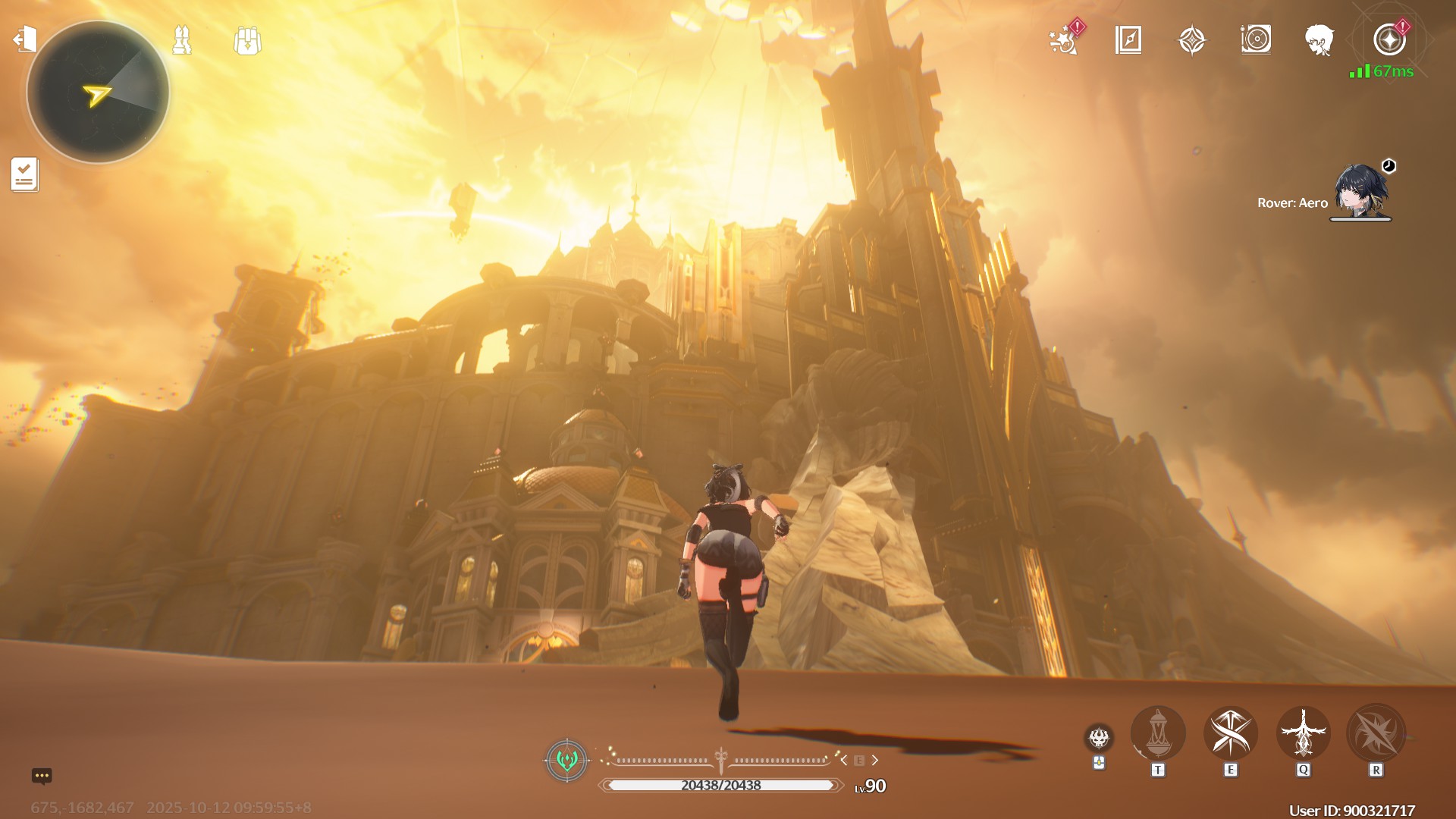Open the backpack inventory icon
This screenshot has width=1456, height=819.
(247, 41)
